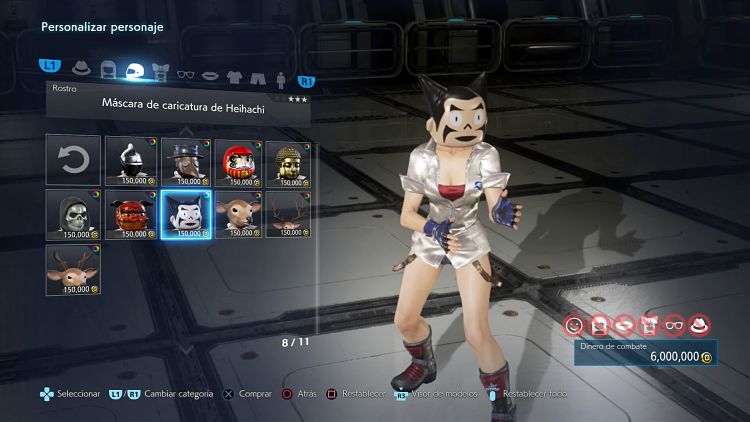This screenshot has height=422, width=750.
Task: Open the shirt upper body tab
Action: [x=234, y=72]
